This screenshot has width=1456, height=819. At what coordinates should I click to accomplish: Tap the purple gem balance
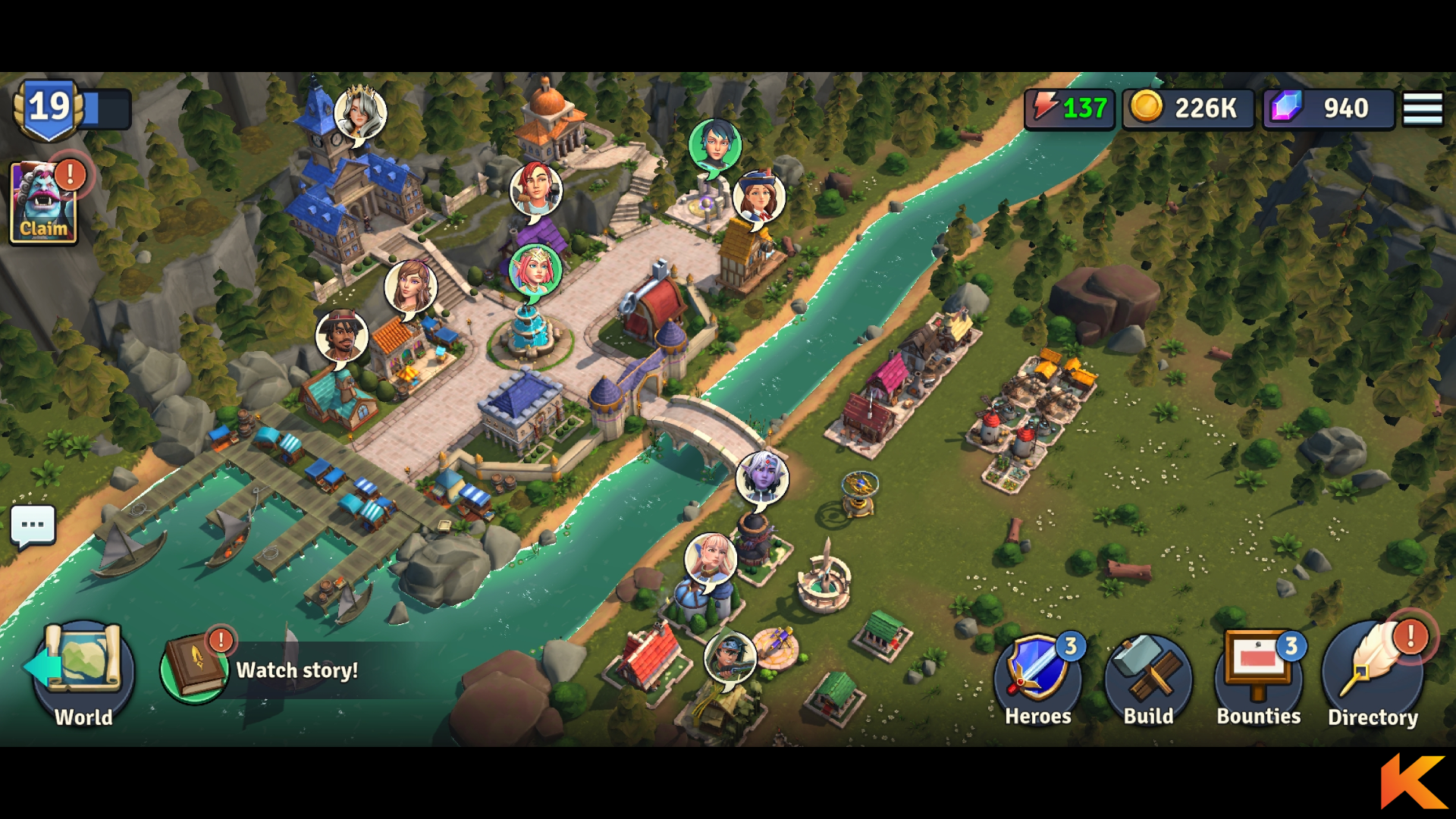(1329, 108)
